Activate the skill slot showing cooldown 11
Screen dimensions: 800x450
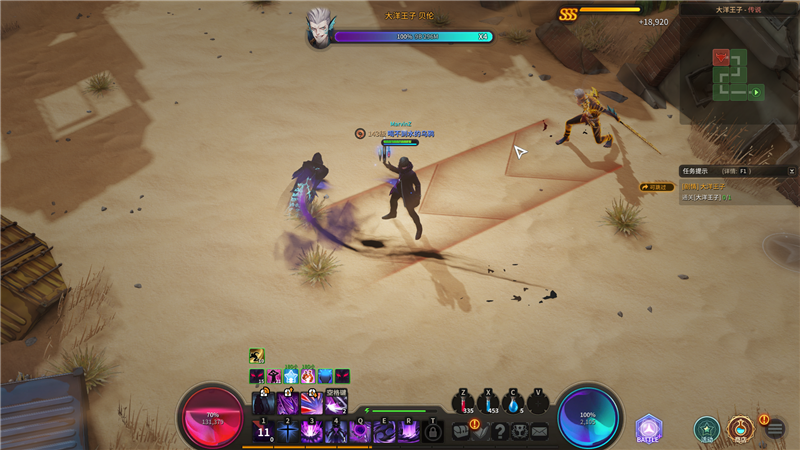264,431
